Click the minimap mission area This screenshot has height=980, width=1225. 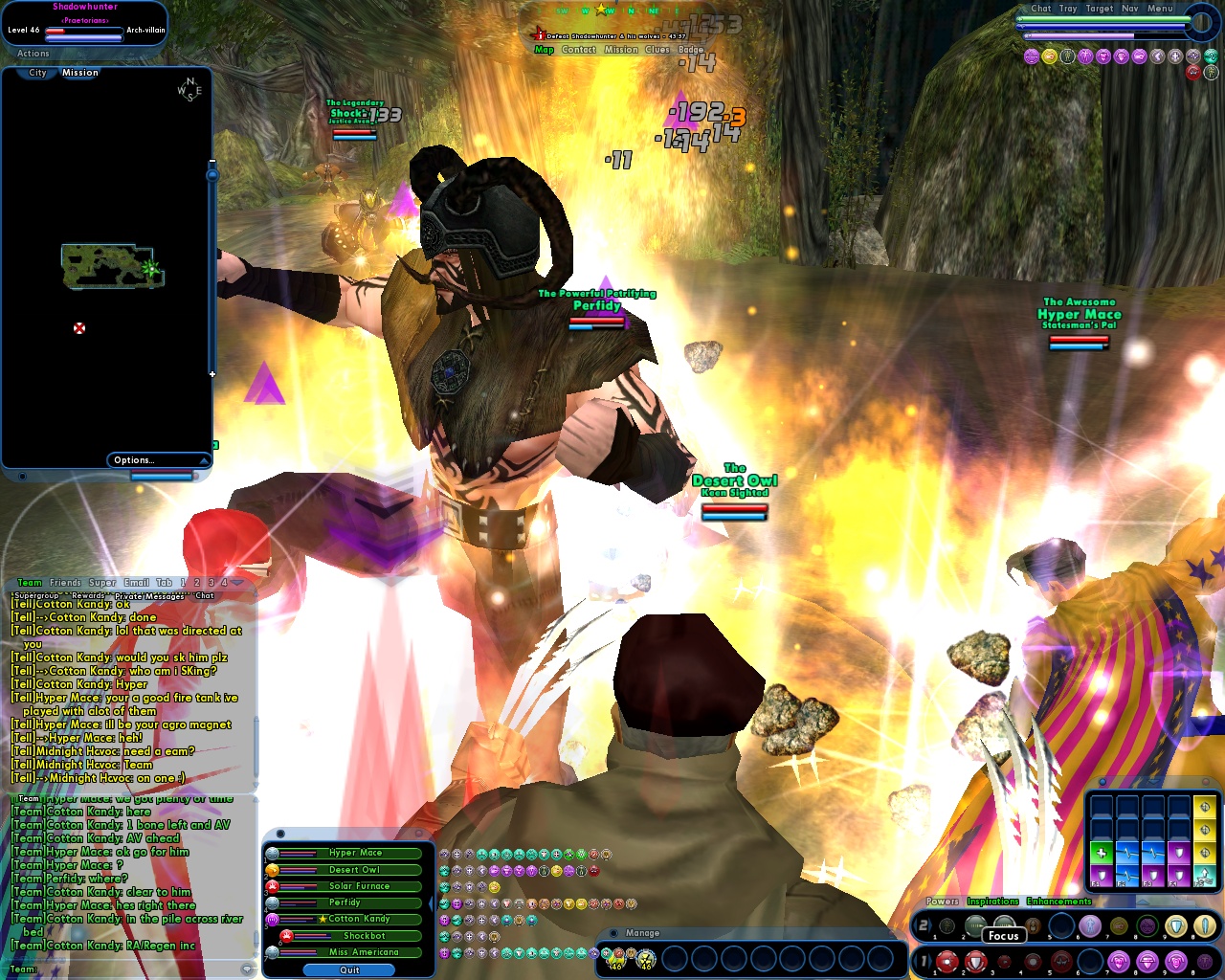coord(112,266)
